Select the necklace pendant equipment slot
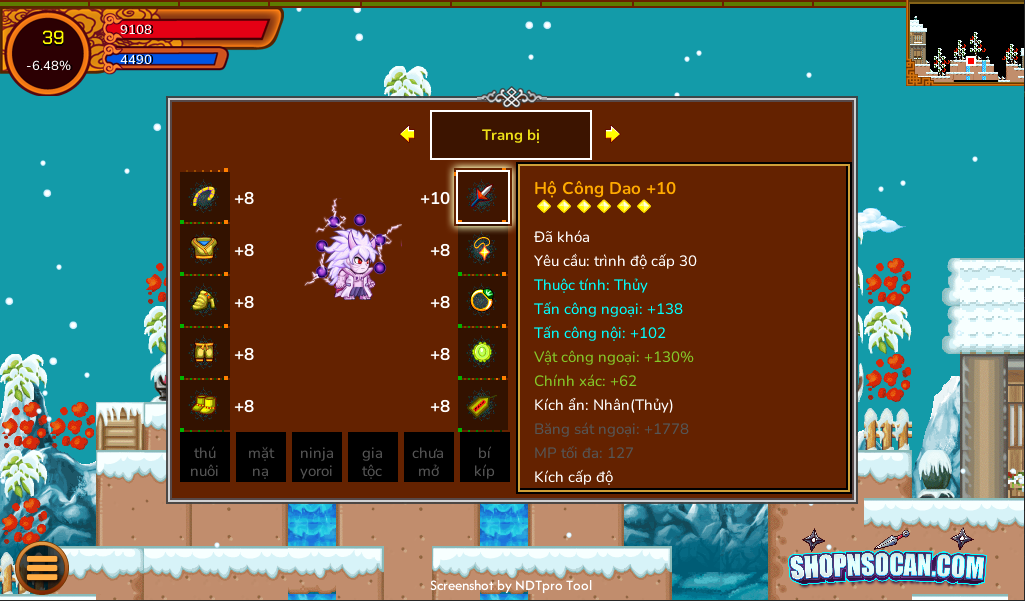This screenshot has width=1025, height=601. click(483, 250)
